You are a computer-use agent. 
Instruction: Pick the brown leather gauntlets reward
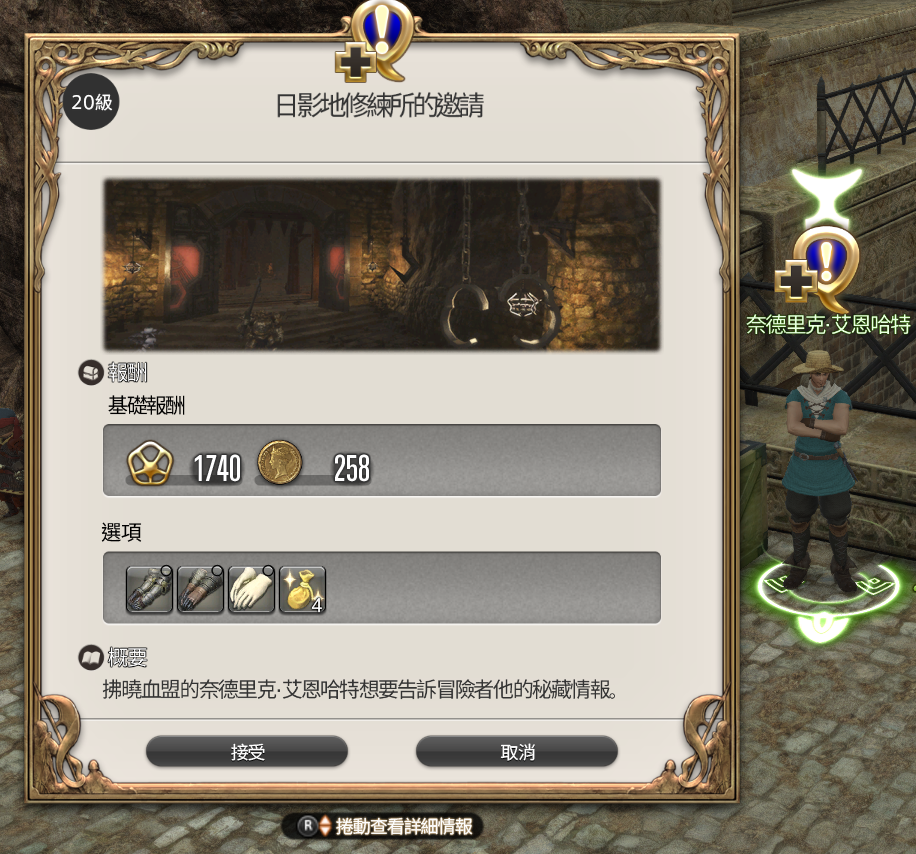(x=200, y=589)
